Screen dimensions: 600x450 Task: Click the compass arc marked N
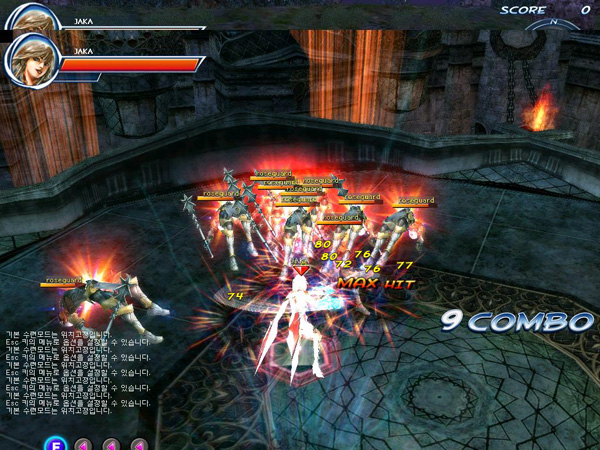(x=553, y=23)
